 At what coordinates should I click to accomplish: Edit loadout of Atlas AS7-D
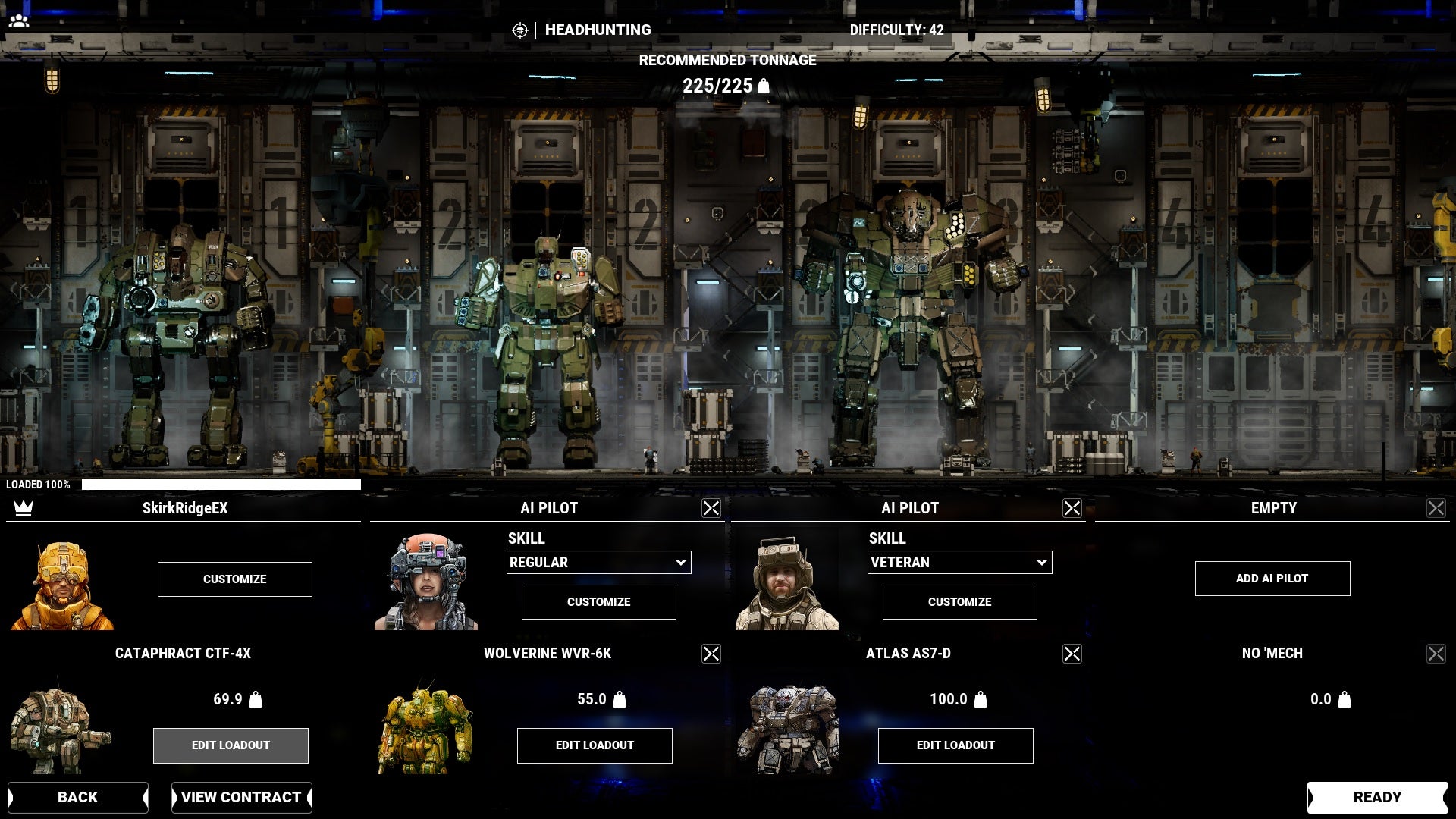955,745
